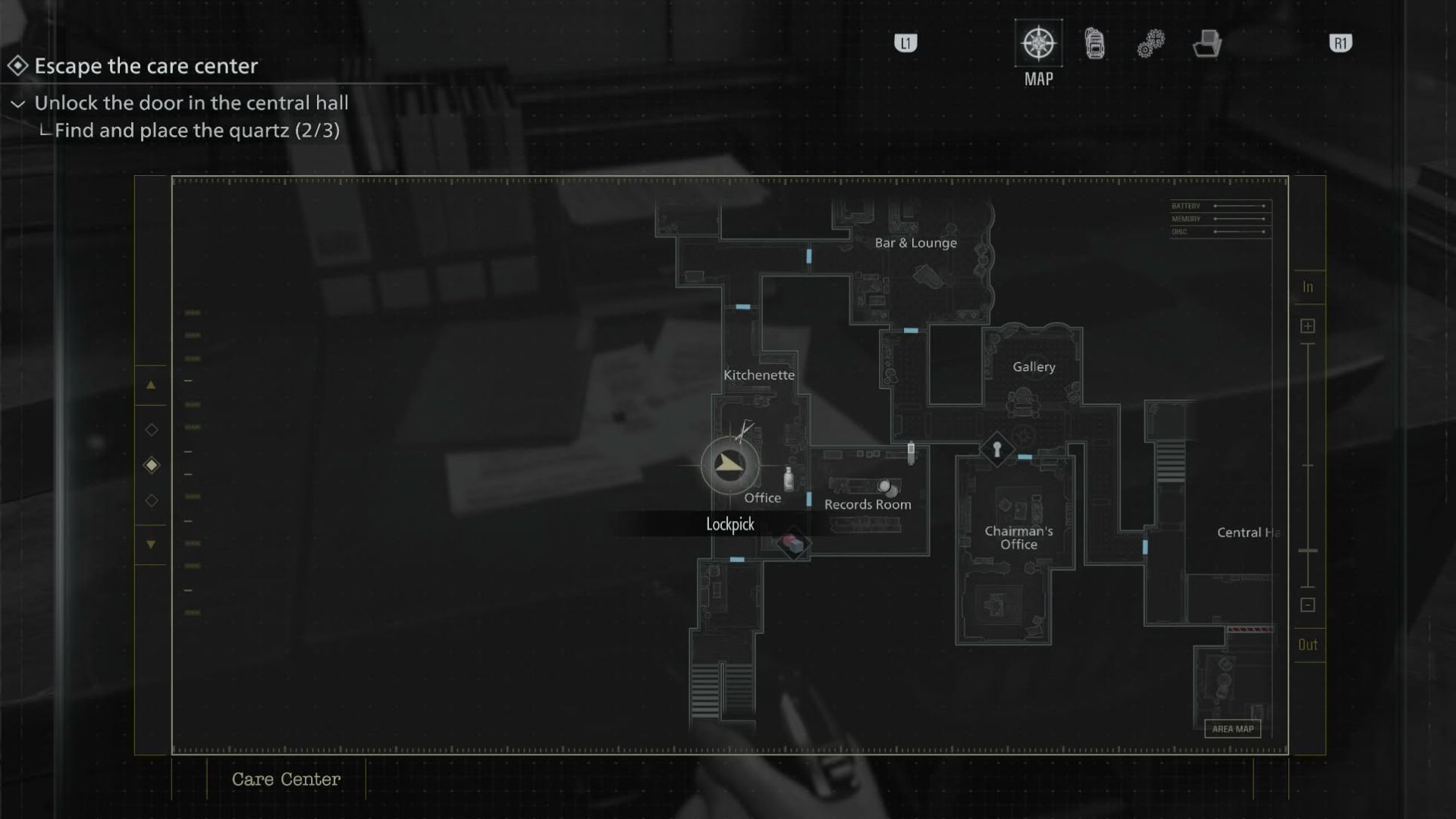Screen dimensions: 1456x819
Task: Go up one floor using the up arrow
Action: pyautogui.click(x=151, y=385)
